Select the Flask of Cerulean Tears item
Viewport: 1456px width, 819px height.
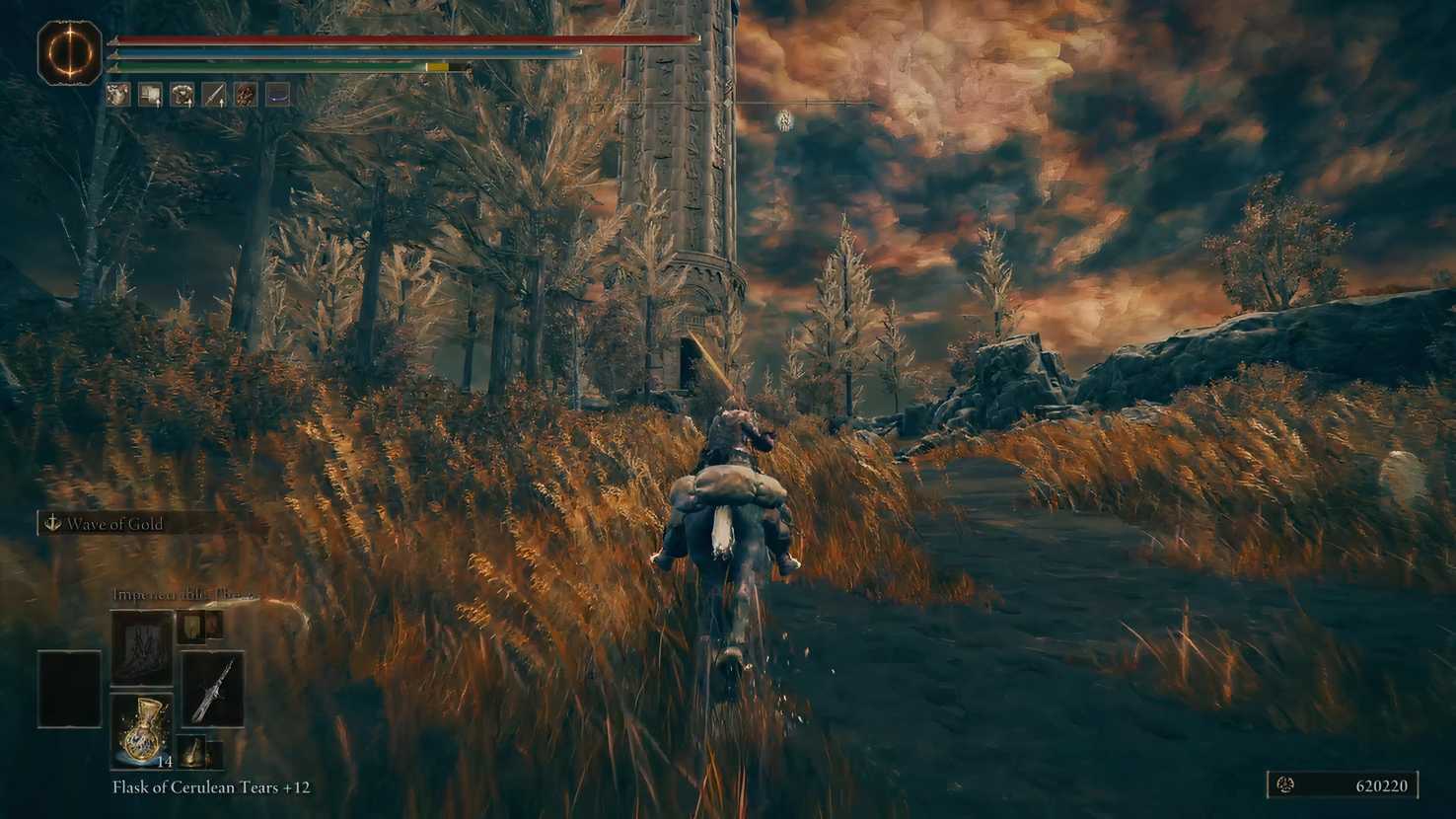[143, 730]
